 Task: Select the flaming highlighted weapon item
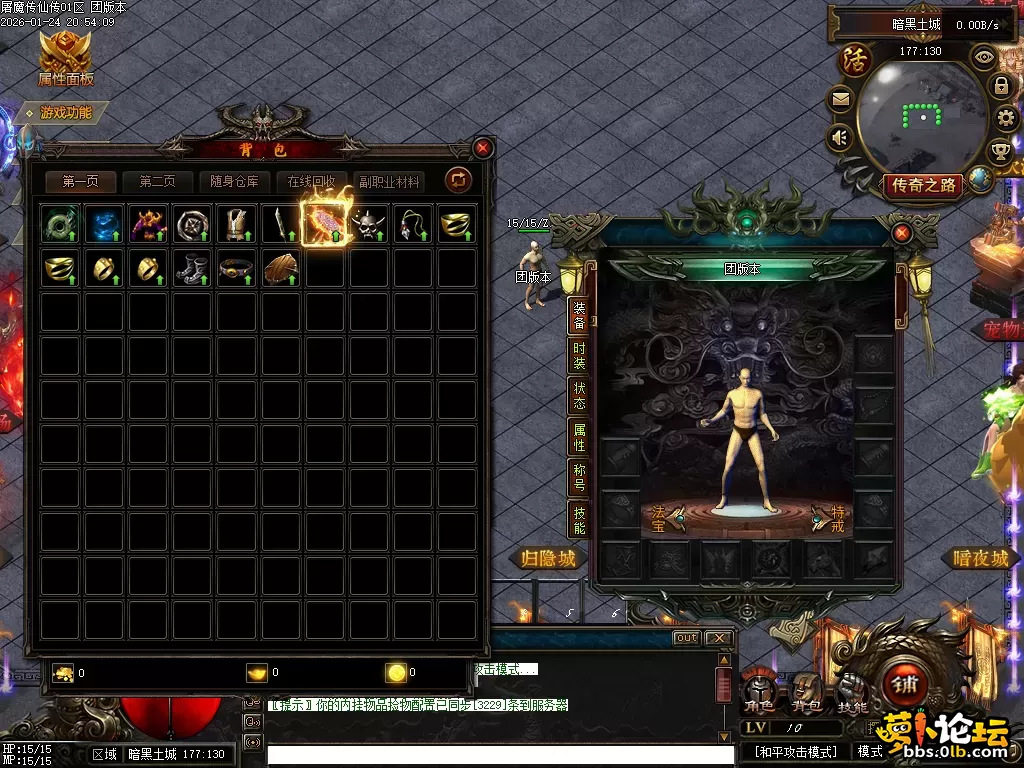click(325, 224)
